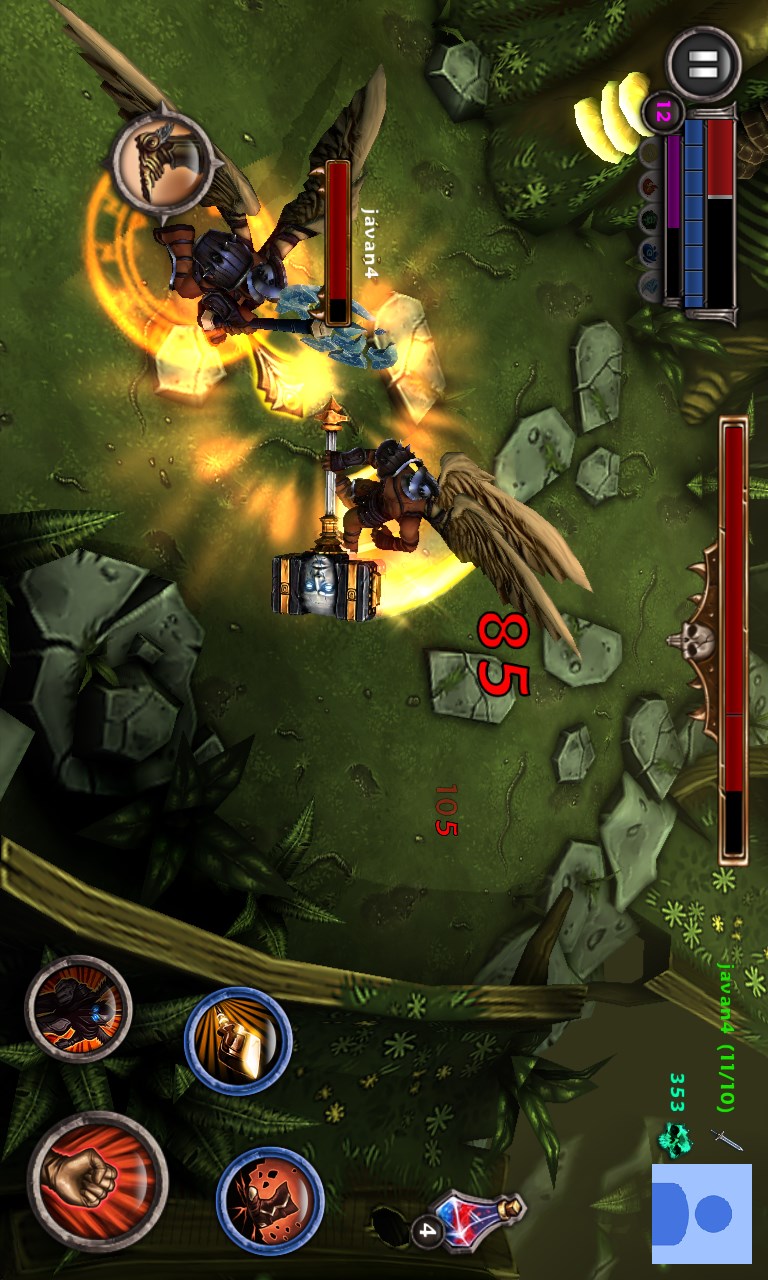Pause the game with the pause button
Viewport: 768px width, 1280px height.
[x=703, y=64]
